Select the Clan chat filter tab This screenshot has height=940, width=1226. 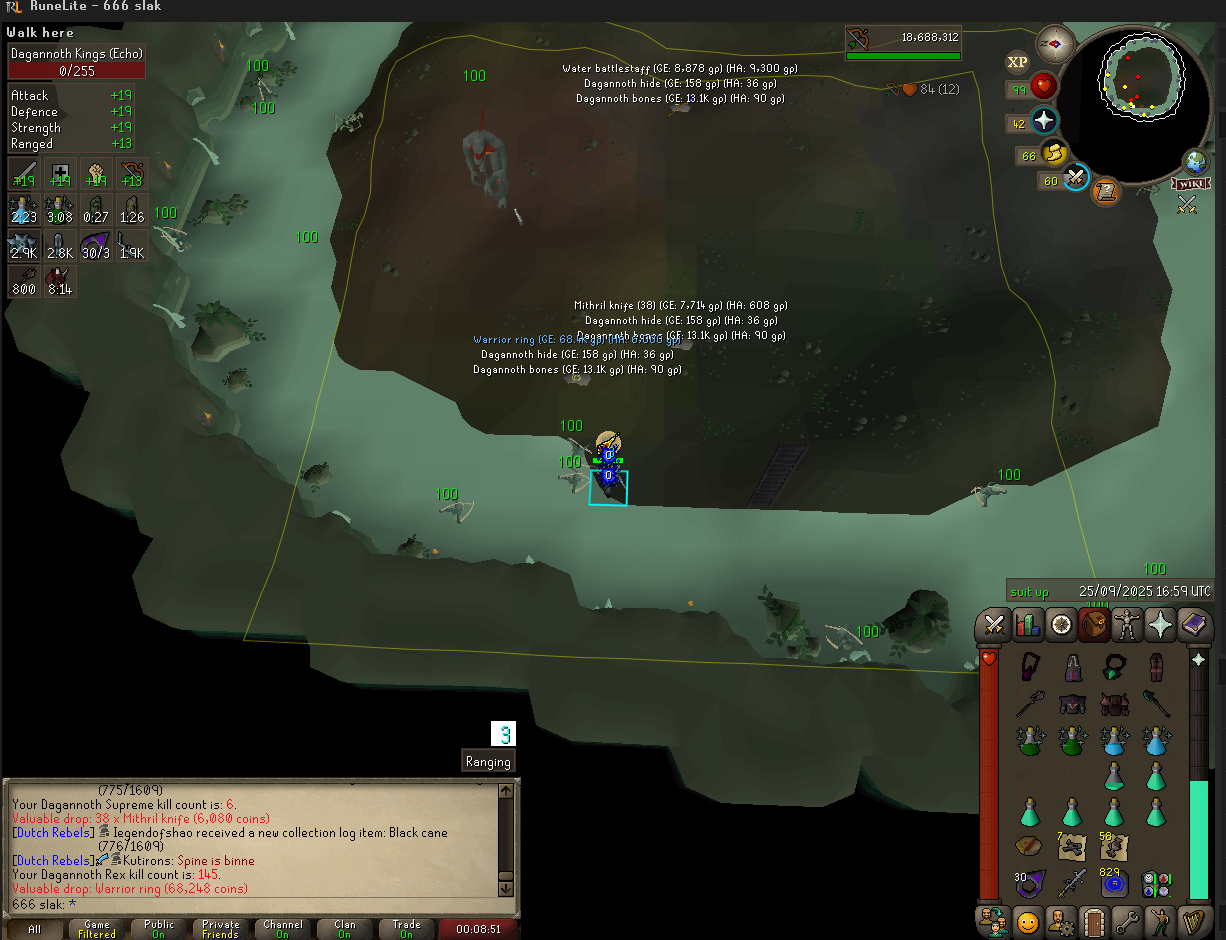pos(345,929)
